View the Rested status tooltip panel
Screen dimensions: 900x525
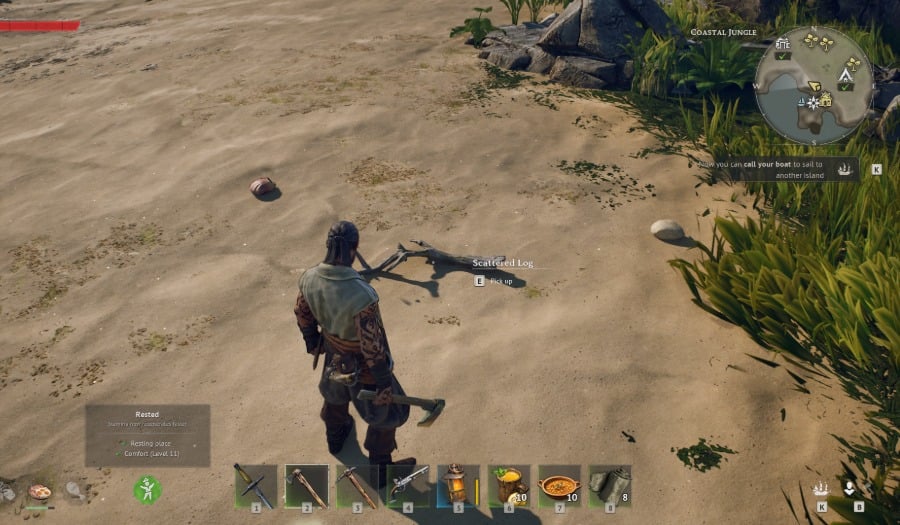point(147,435)
